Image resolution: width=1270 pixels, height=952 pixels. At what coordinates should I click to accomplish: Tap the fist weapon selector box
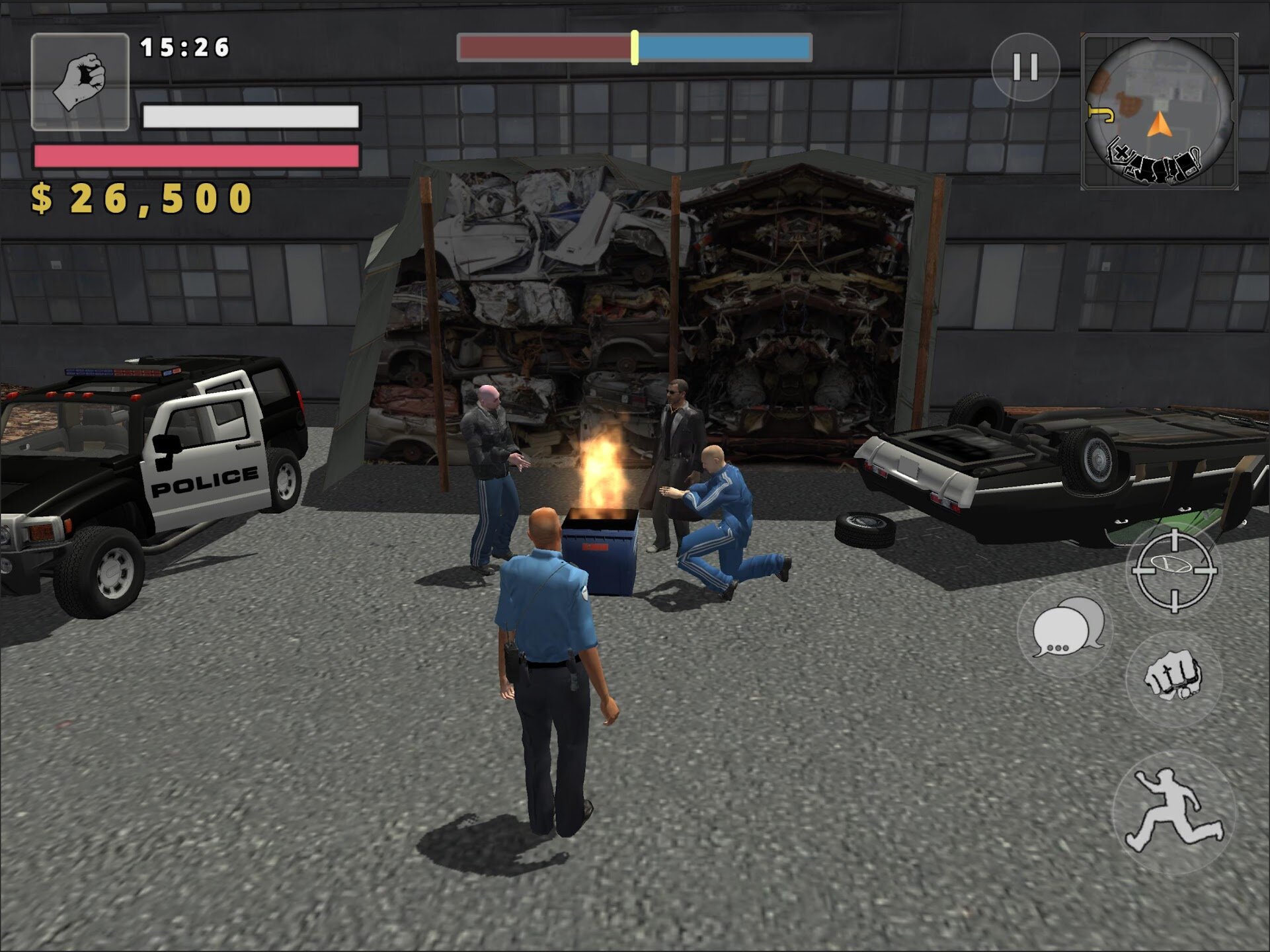tap(80, 81)
